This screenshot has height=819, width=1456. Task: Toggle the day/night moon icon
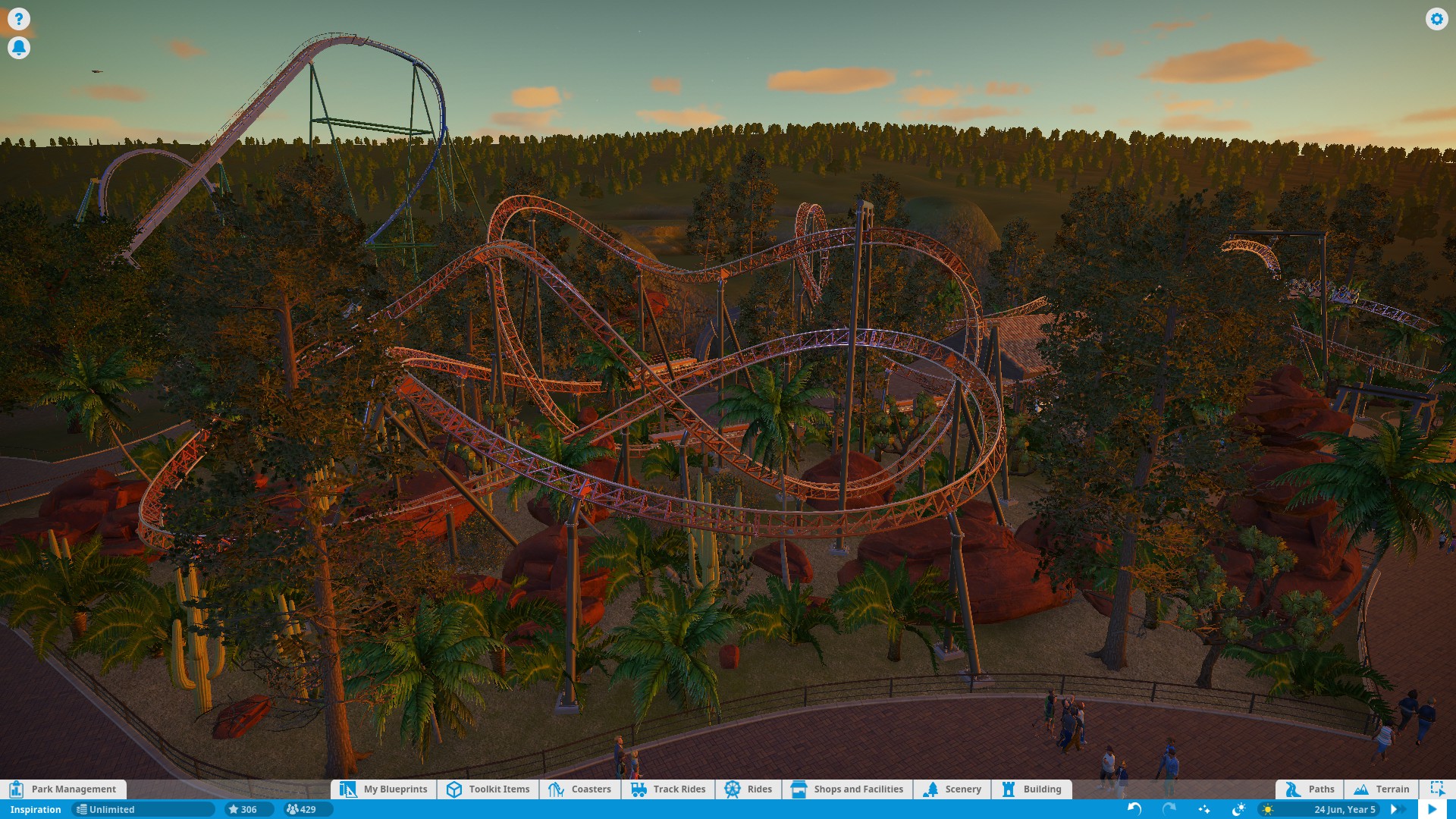[x=1241, y=809]
